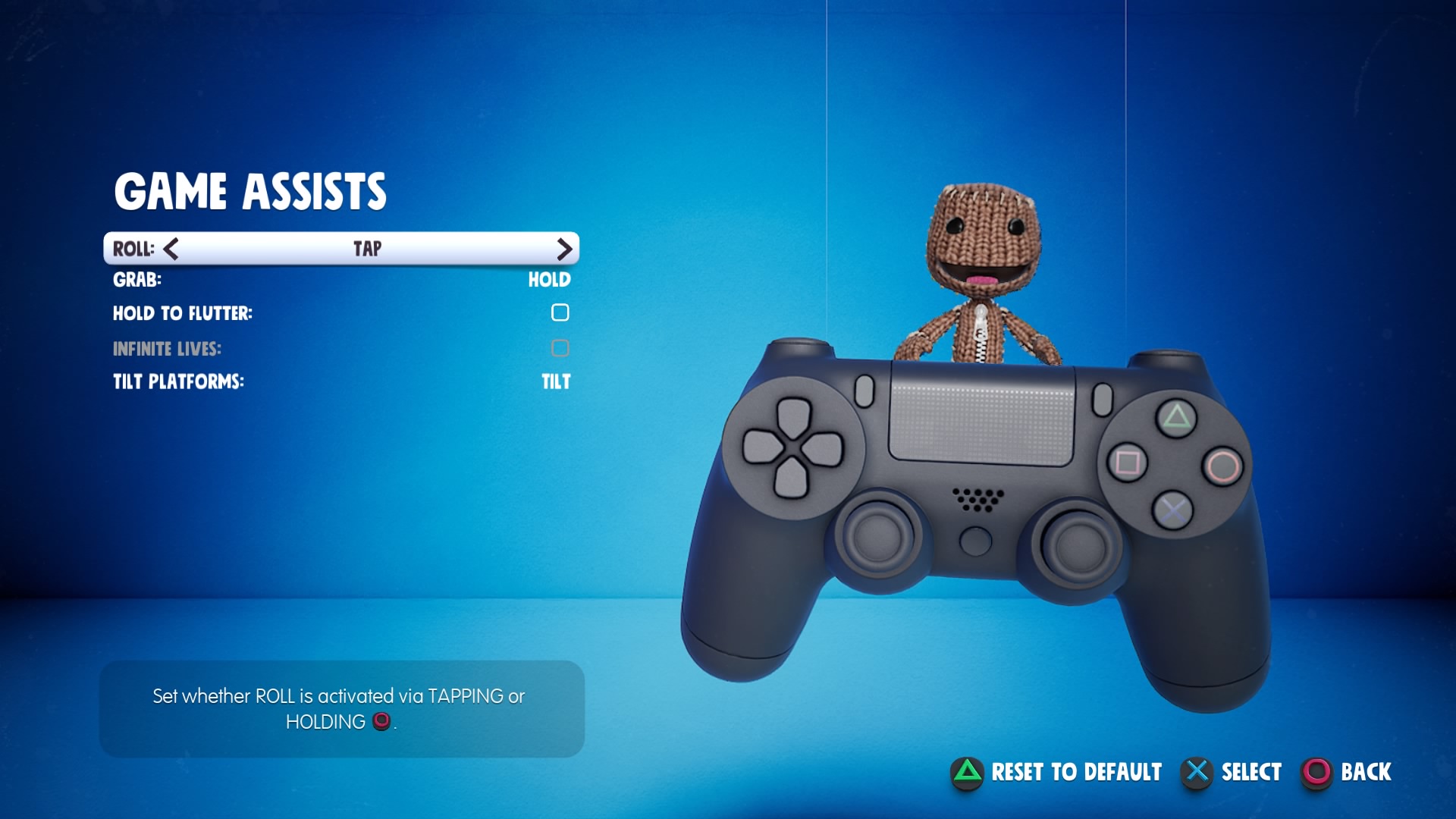Click the right arrow for Roll
Image resolution: width=1456 pixels, height=819 pixels.
pos(563,249)
